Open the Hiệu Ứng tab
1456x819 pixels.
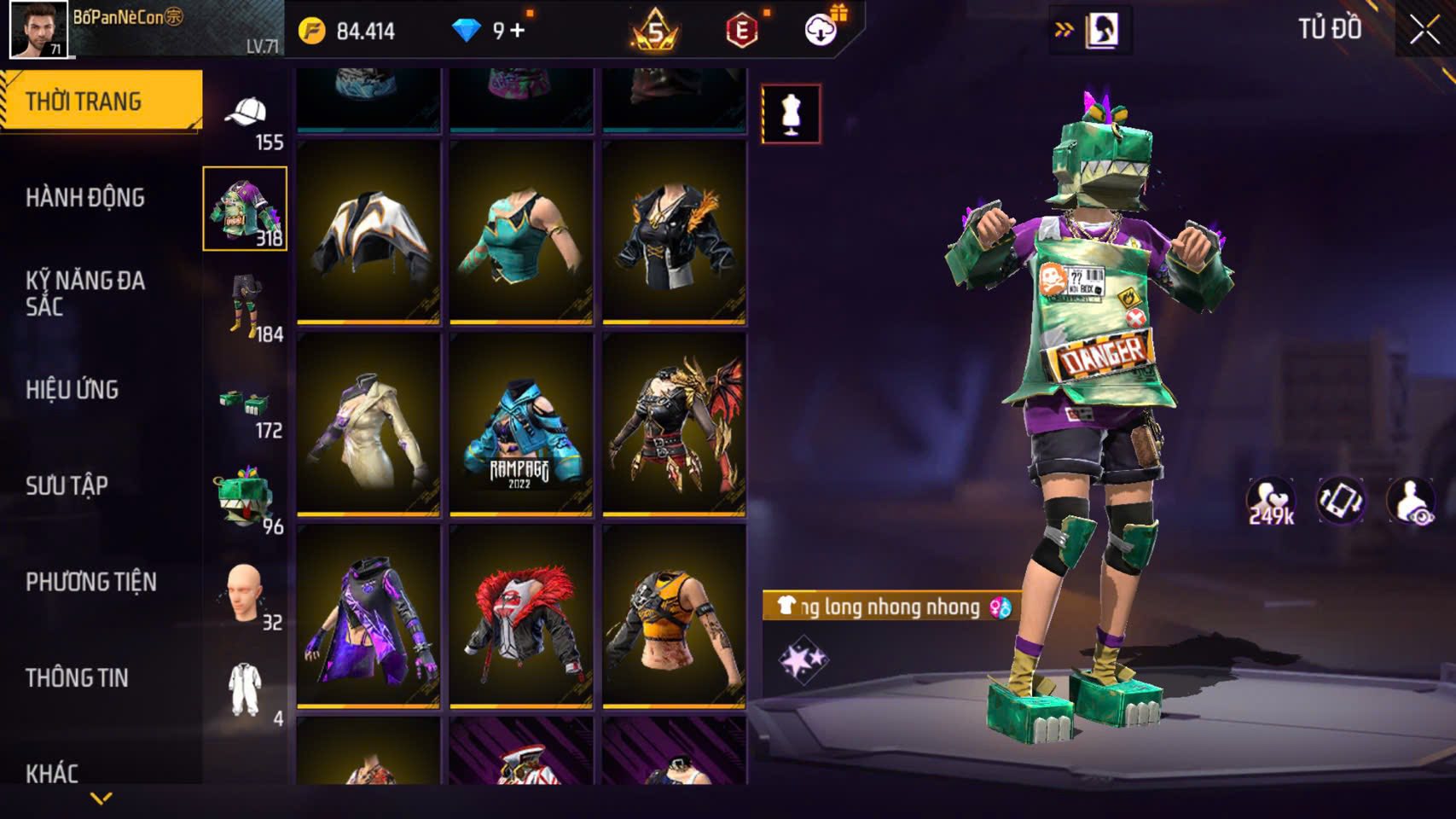(x=73, y=390)
